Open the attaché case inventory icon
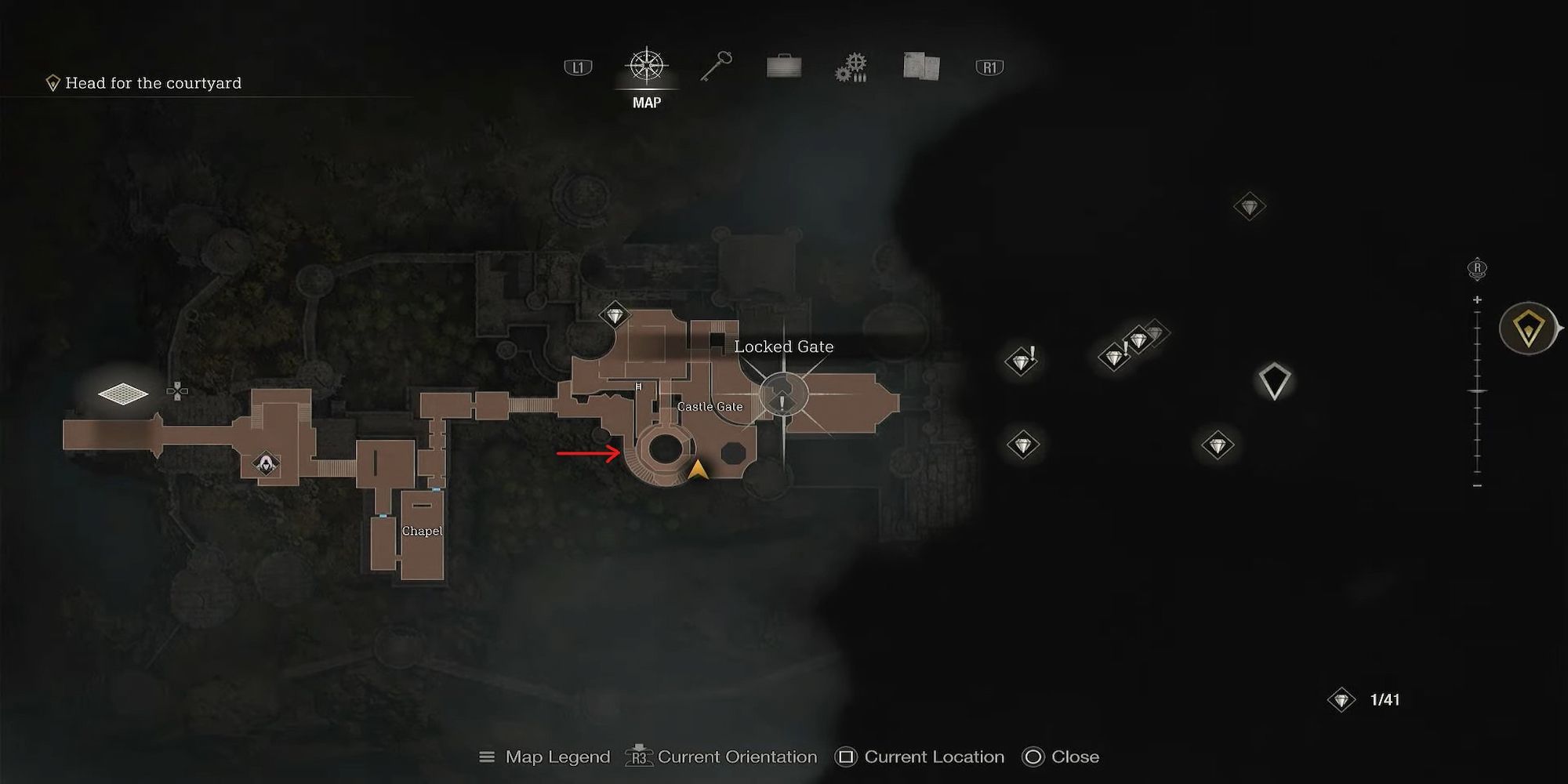The image size is (1568, 784). [783, 67]
